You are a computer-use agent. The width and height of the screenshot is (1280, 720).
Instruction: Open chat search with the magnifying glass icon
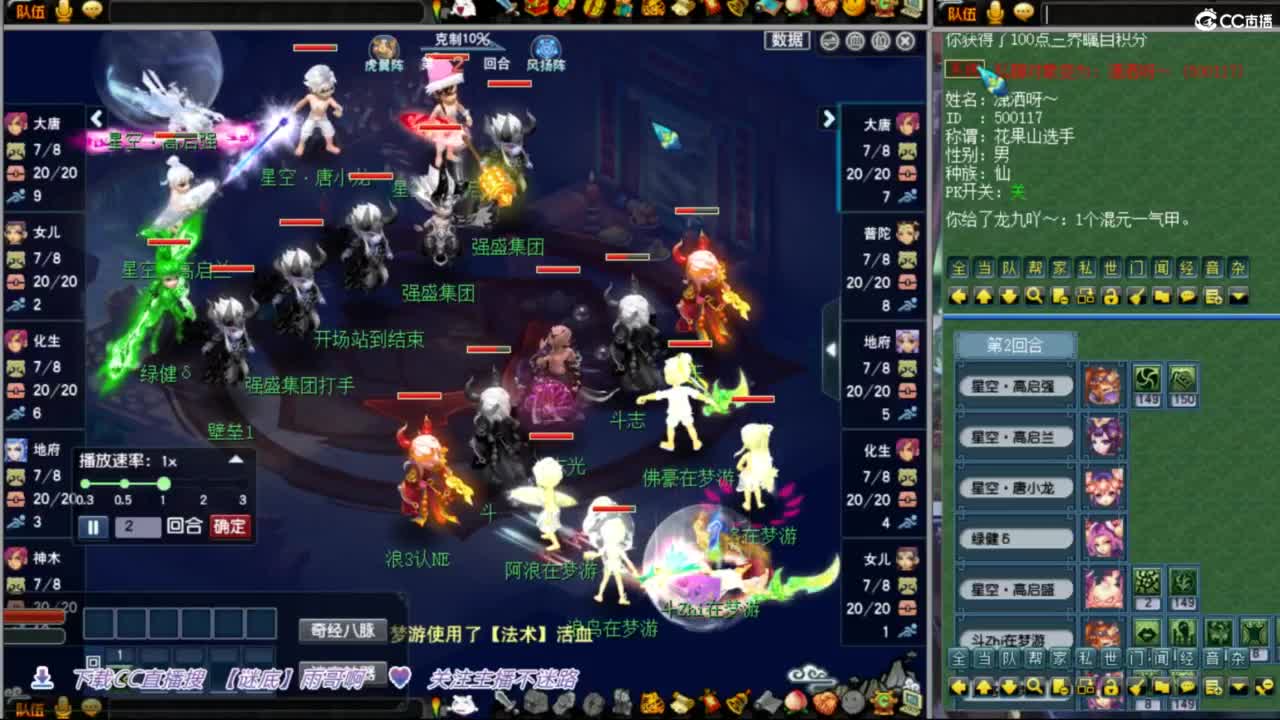pyautogui.click(x=1035, y=296)
